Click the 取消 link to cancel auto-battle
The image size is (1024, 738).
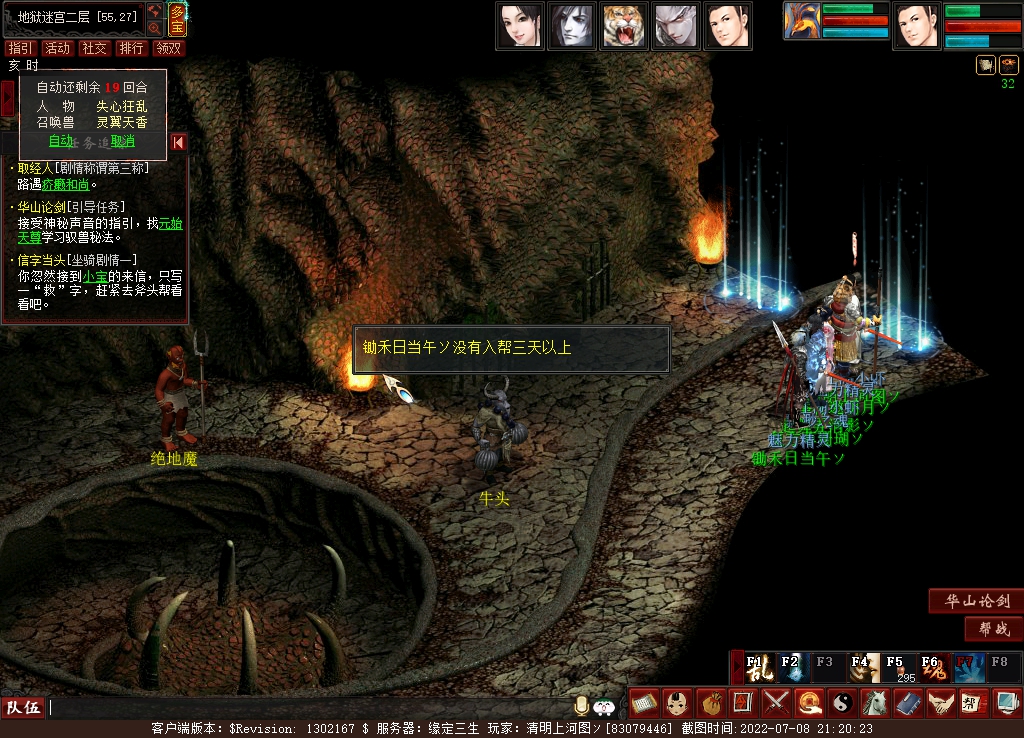[x=122, y=141]
